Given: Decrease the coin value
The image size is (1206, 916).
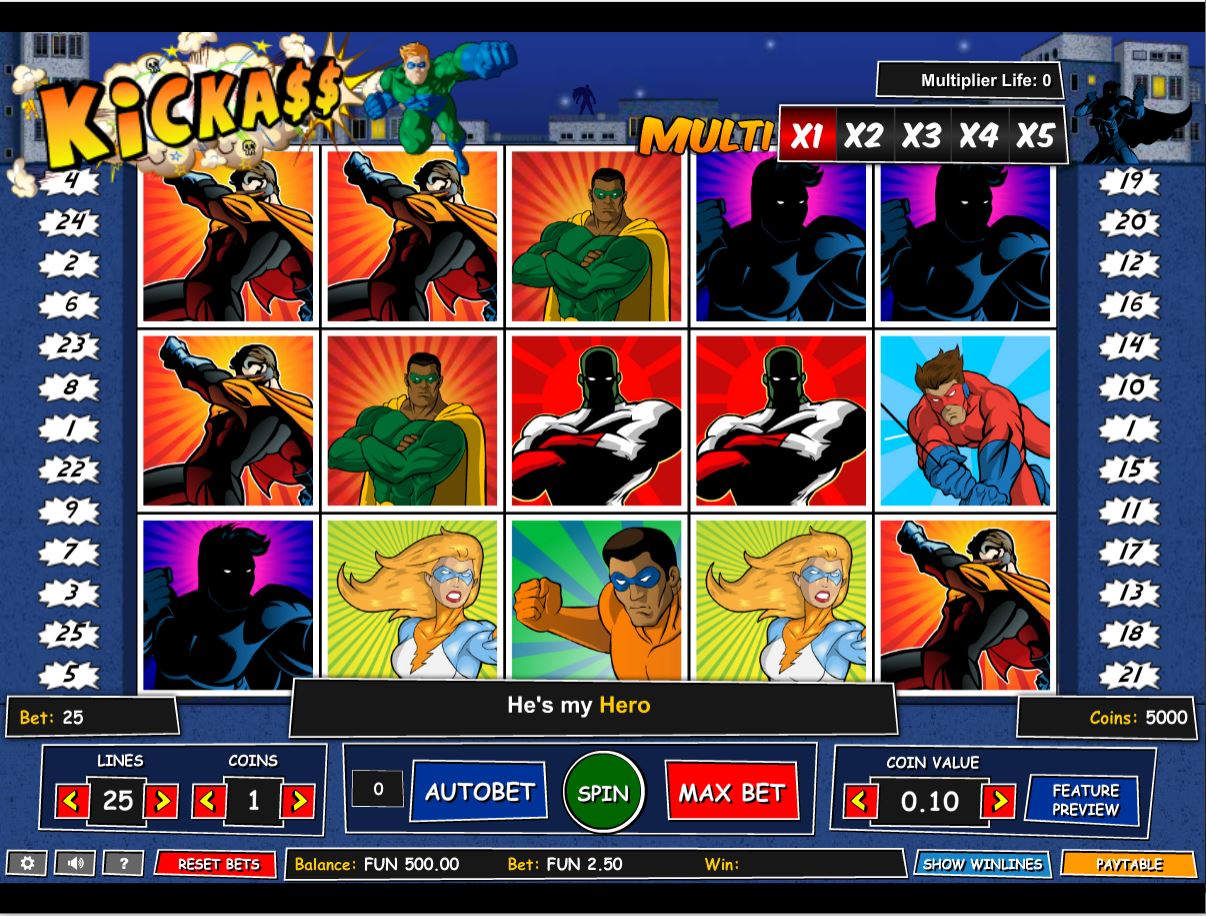Looking at the screenshot, I should click(861, 801).
